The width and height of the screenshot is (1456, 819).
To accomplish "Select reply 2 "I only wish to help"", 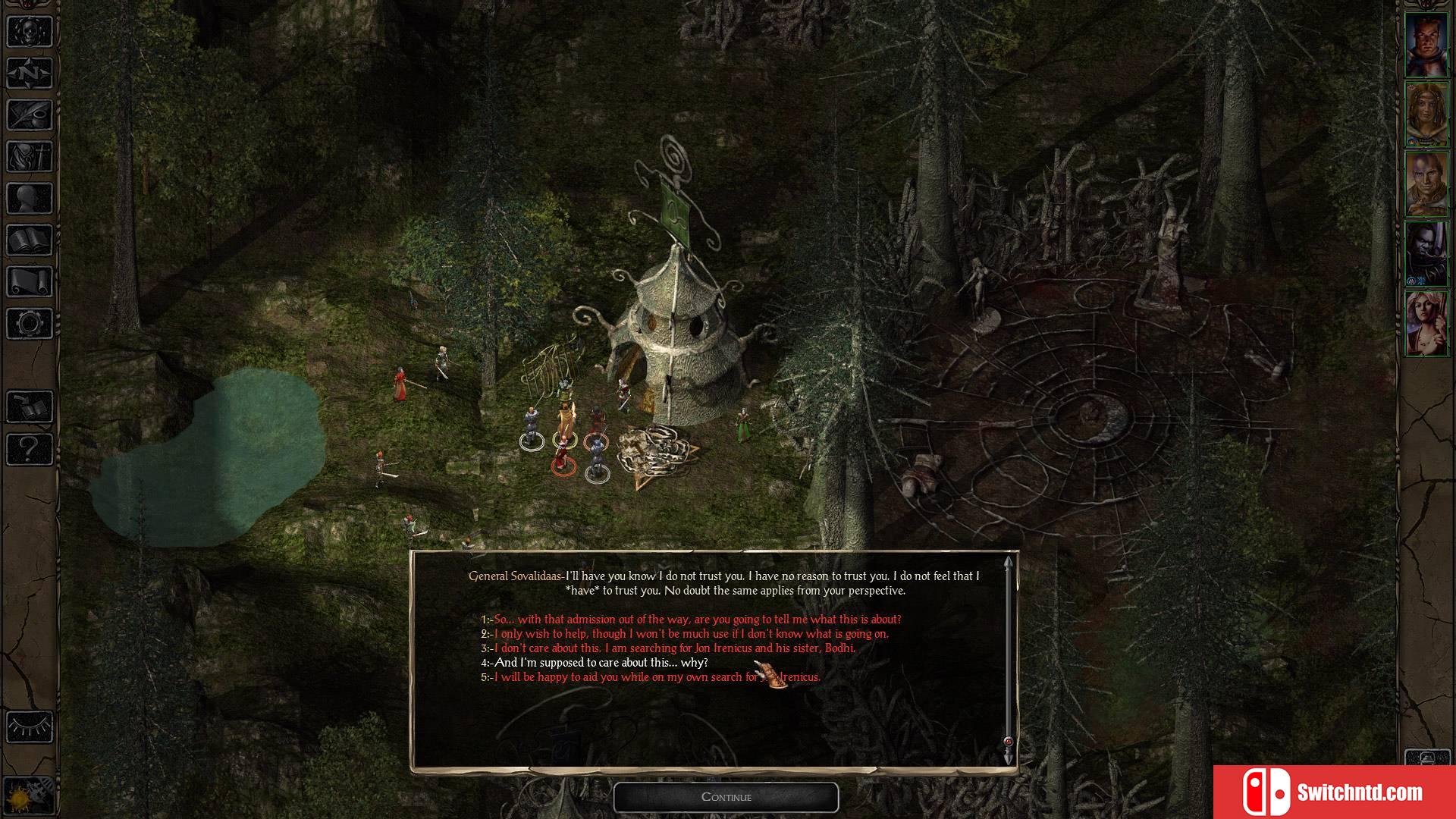I will (690, 634).
